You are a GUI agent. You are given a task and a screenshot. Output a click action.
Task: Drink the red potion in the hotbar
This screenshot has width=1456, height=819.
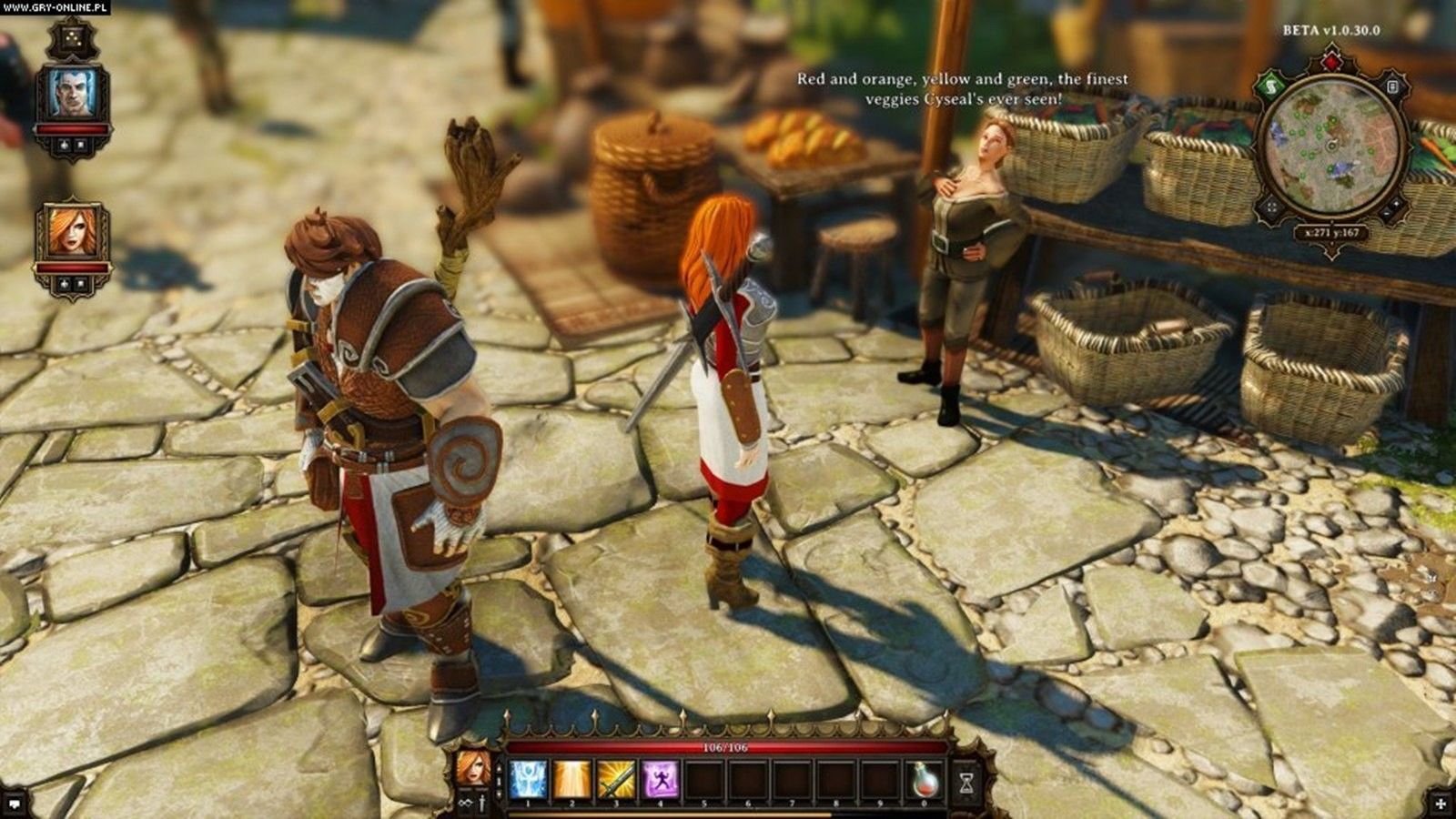click(926, 781)
